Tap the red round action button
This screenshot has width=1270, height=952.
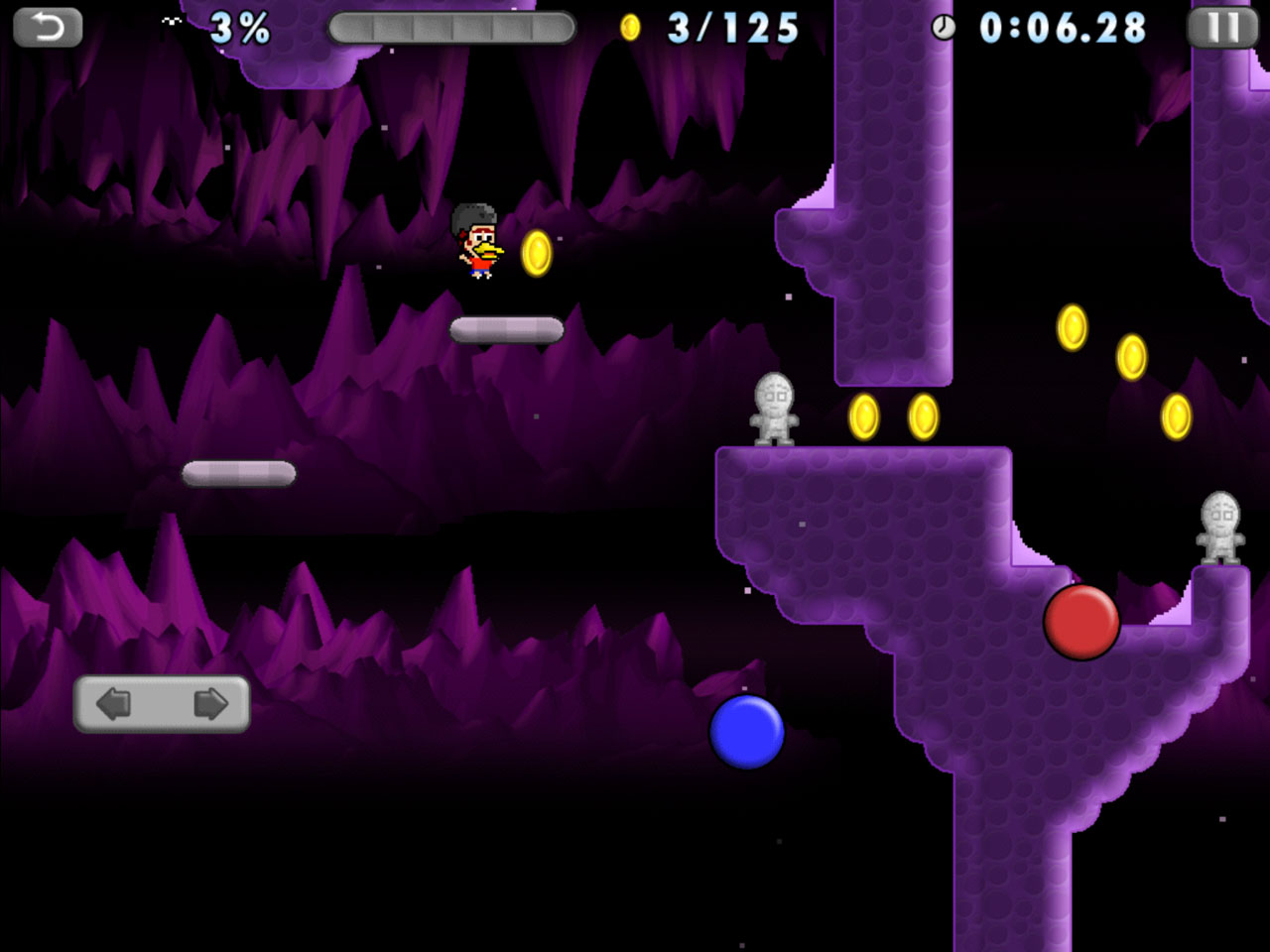tap(1081, 622)
